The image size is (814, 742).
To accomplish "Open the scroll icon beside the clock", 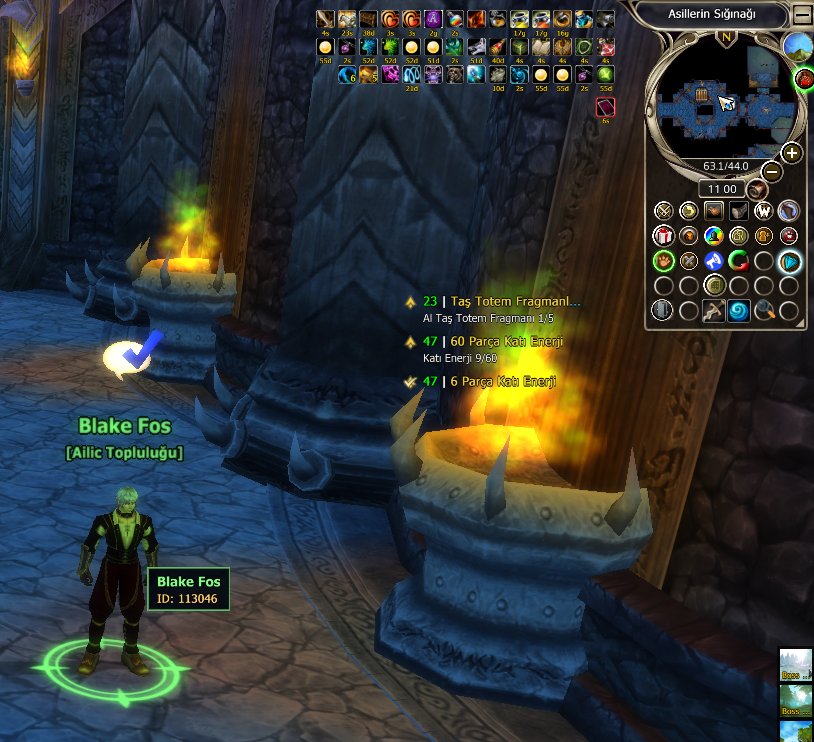I will [x=757, y=189].
